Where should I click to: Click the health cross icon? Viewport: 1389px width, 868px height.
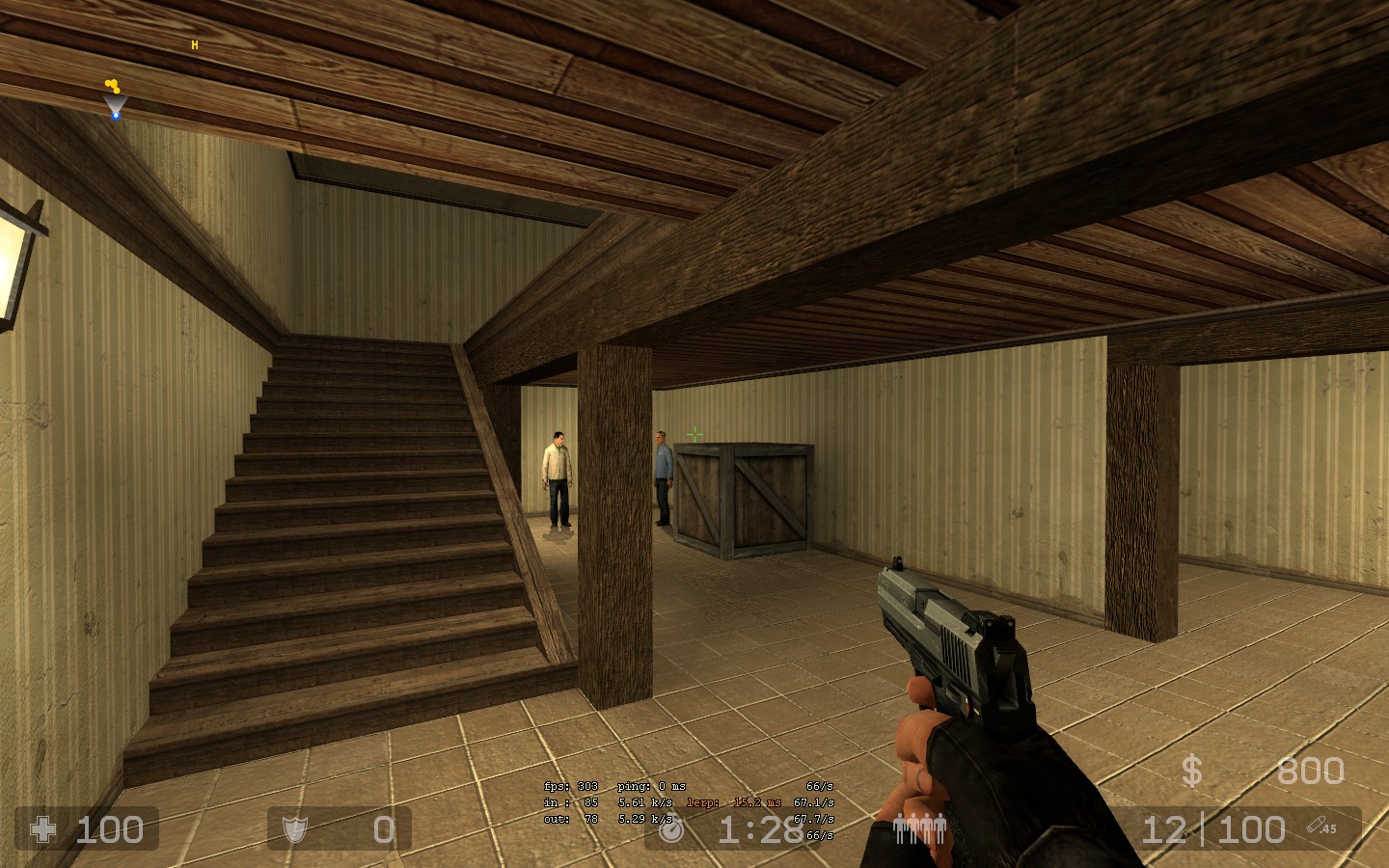44,829
